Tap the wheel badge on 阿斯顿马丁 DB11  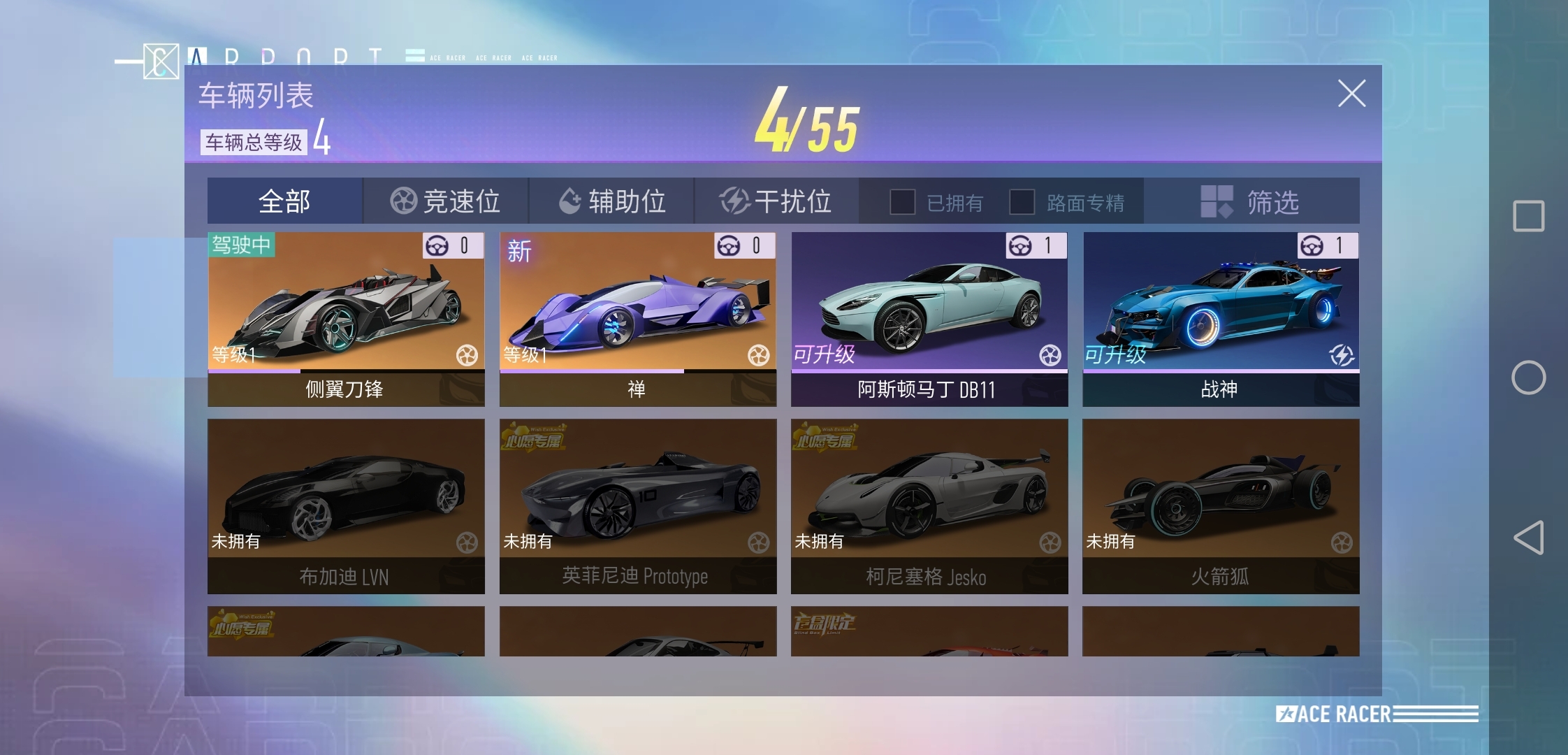point(1051,355)
